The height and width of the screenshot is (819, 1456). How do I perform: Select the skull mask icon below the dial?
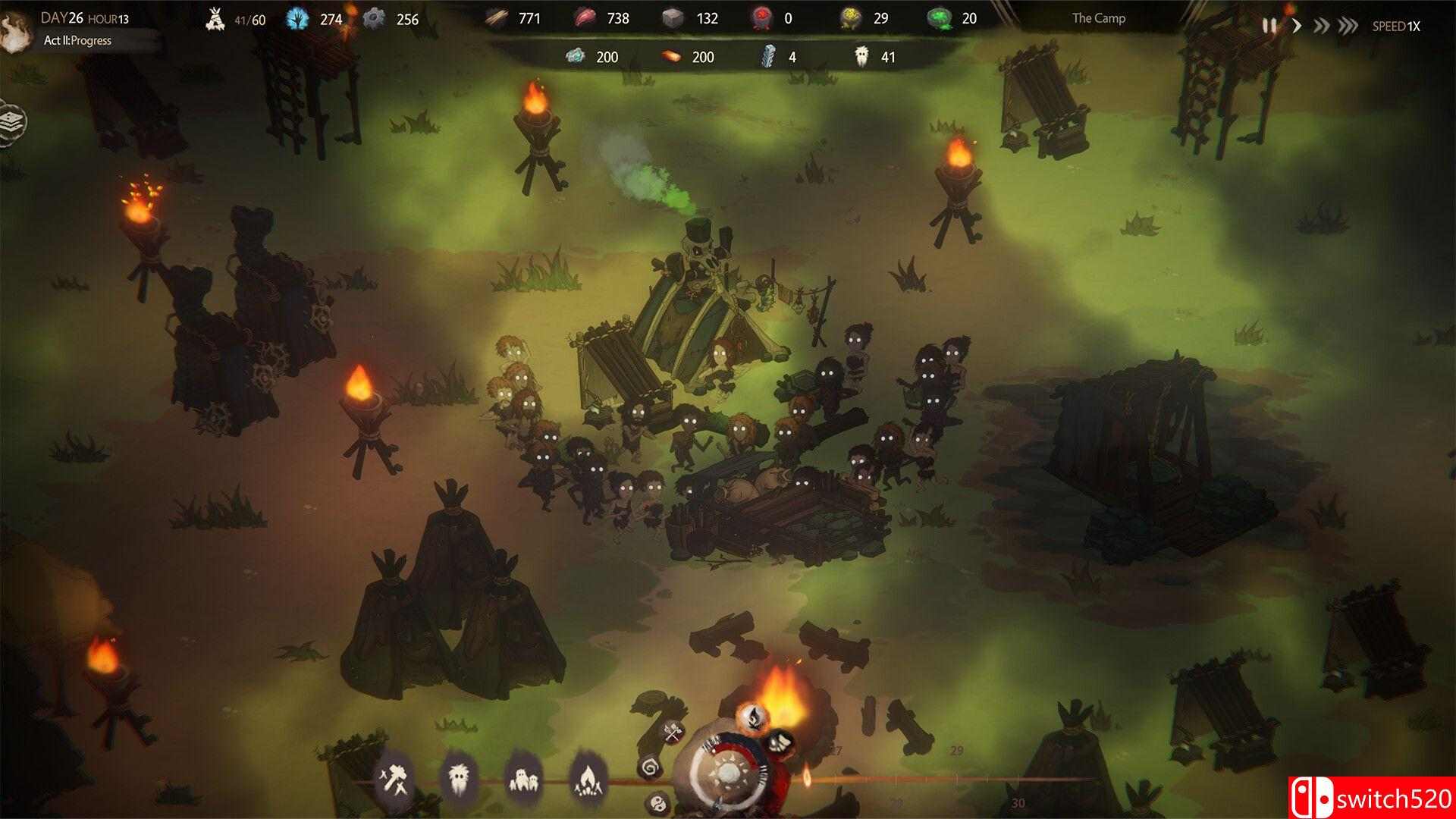click(657, 804)
